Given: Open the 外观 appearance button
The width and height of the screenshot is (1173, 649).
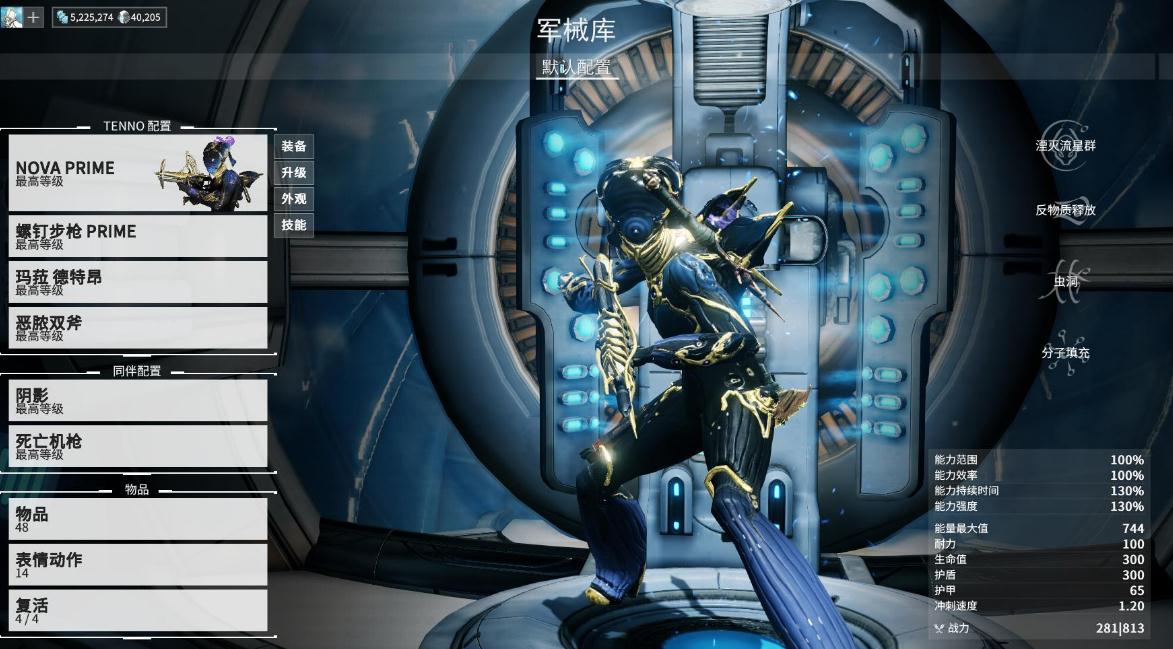Looking at the screenshot, I should coord(294,198).
